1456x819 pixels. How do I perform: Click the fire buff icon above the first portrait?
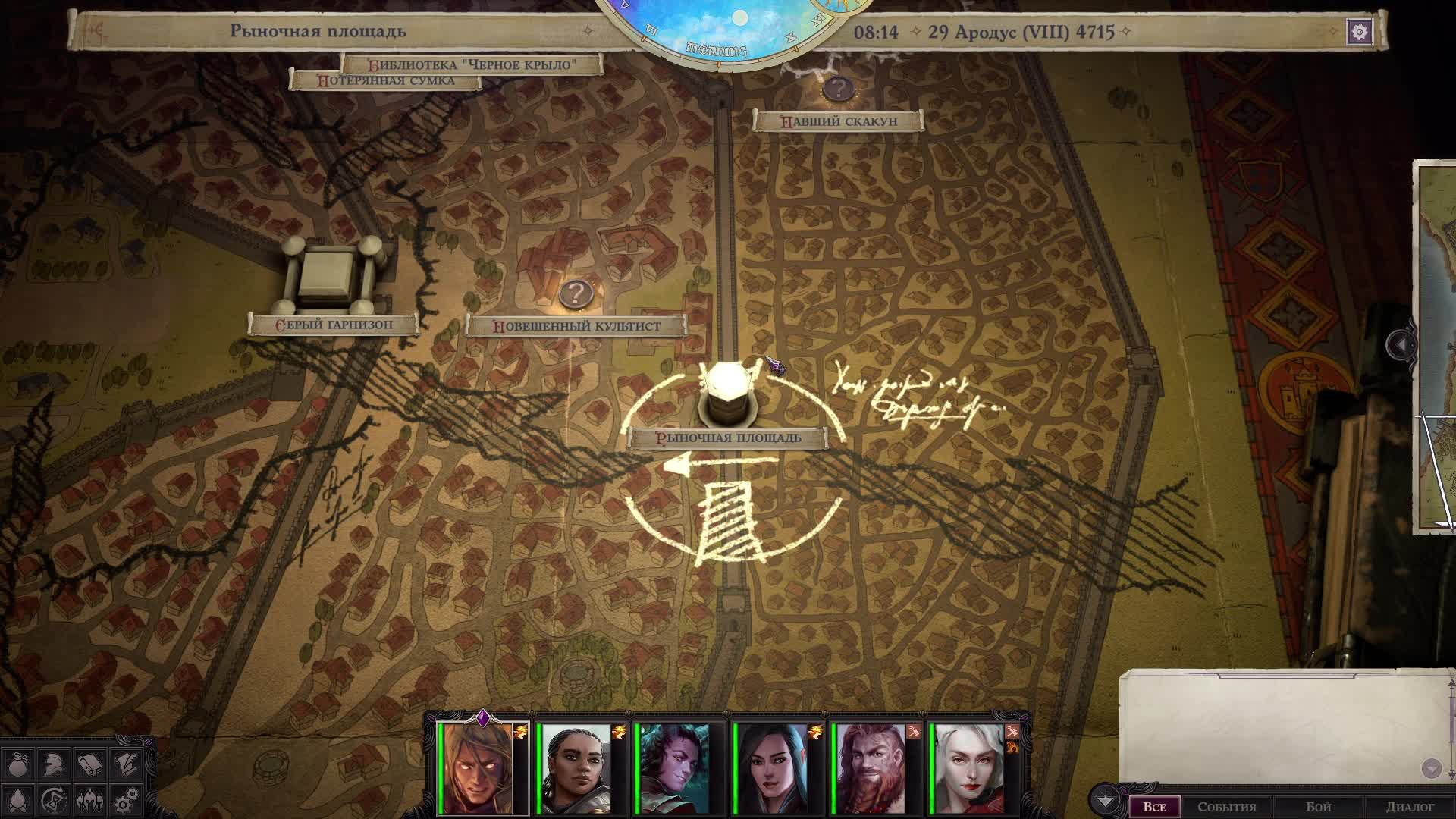(x=521, y=730)
